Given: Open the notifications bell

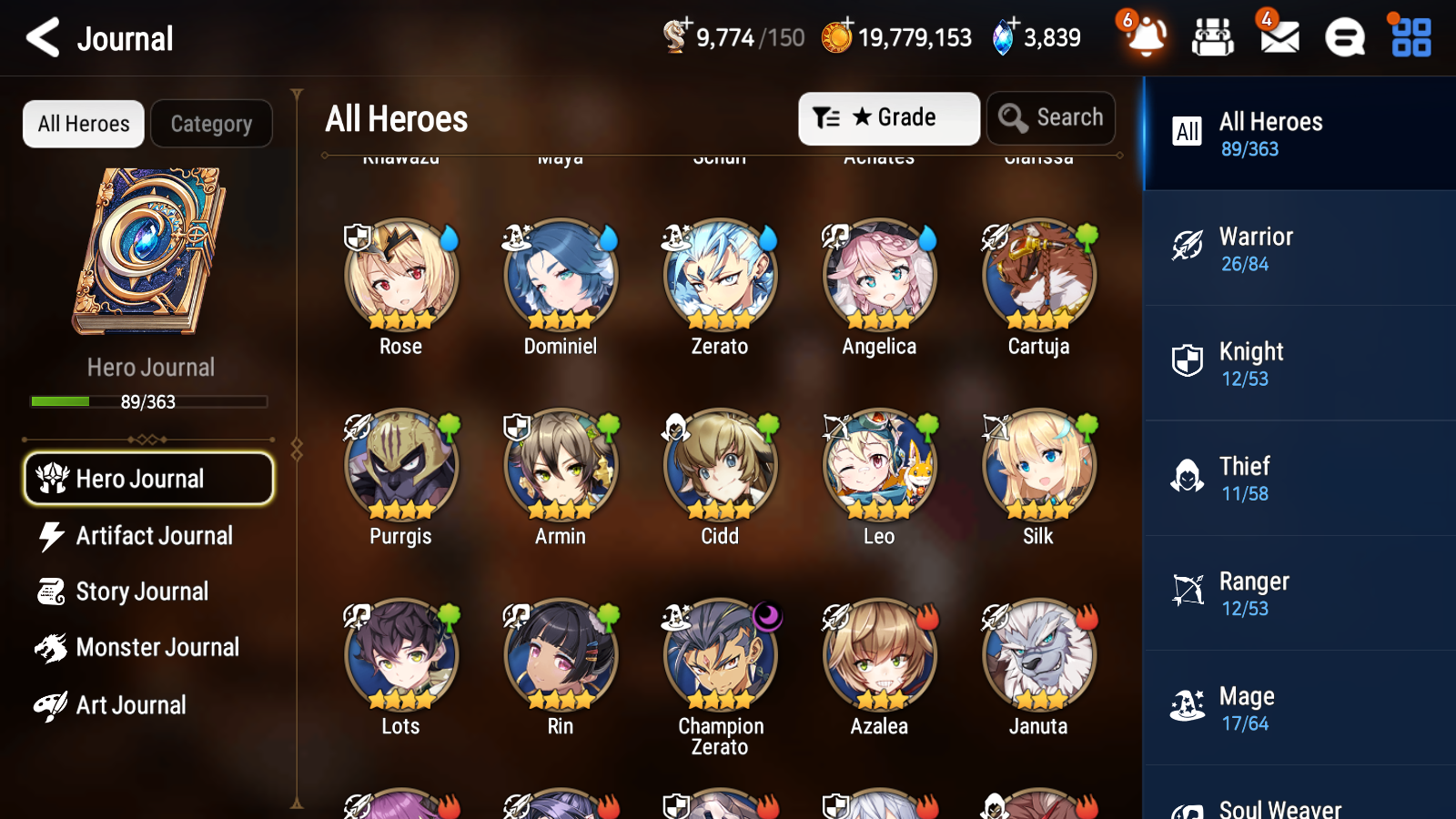Looking at the screenshot, I should pos(1146,37).
